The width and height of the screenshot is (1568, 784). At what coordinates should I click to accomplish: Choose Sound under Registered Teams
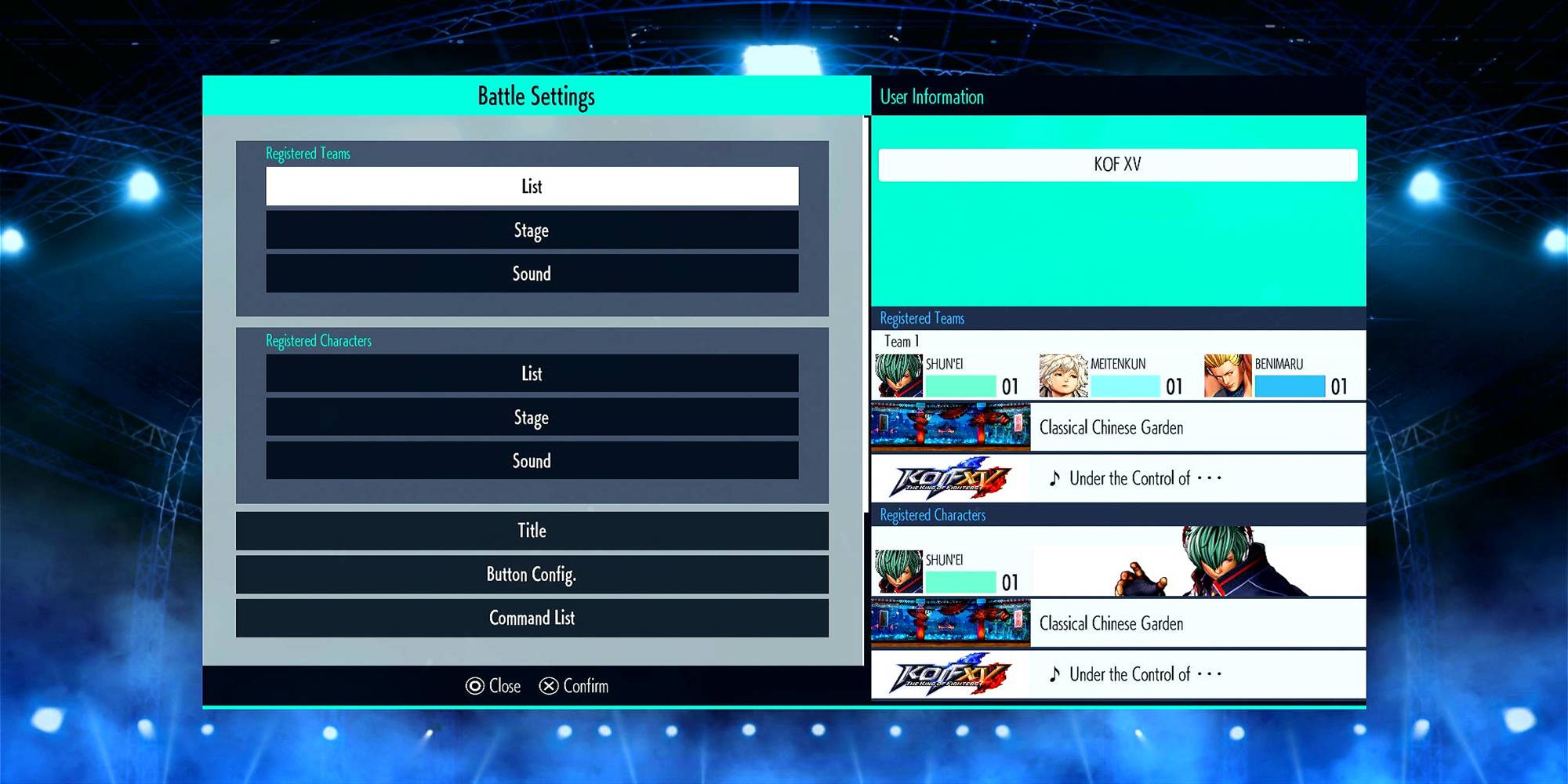click(x=532, y=274)
